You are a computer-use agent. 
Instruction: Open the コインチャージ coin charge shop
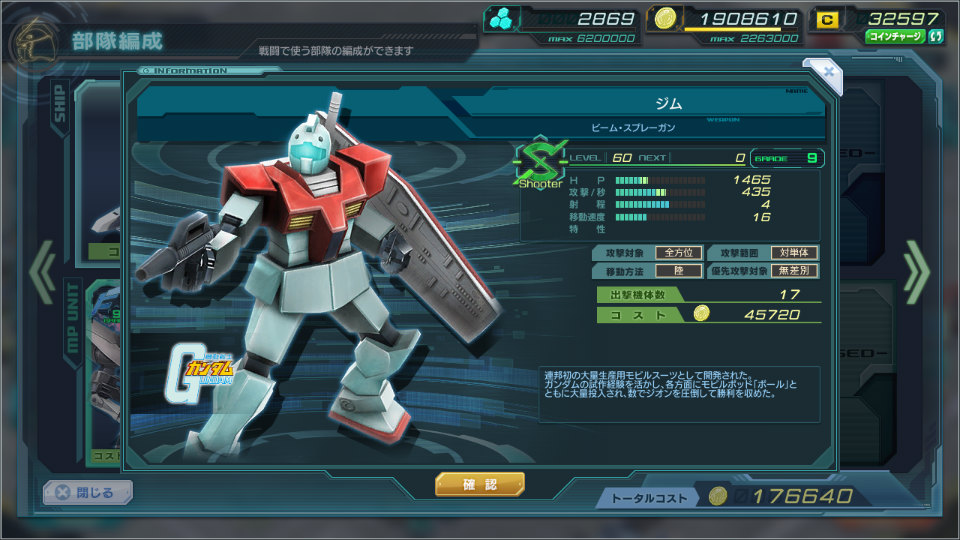click(x=896, y=37)
